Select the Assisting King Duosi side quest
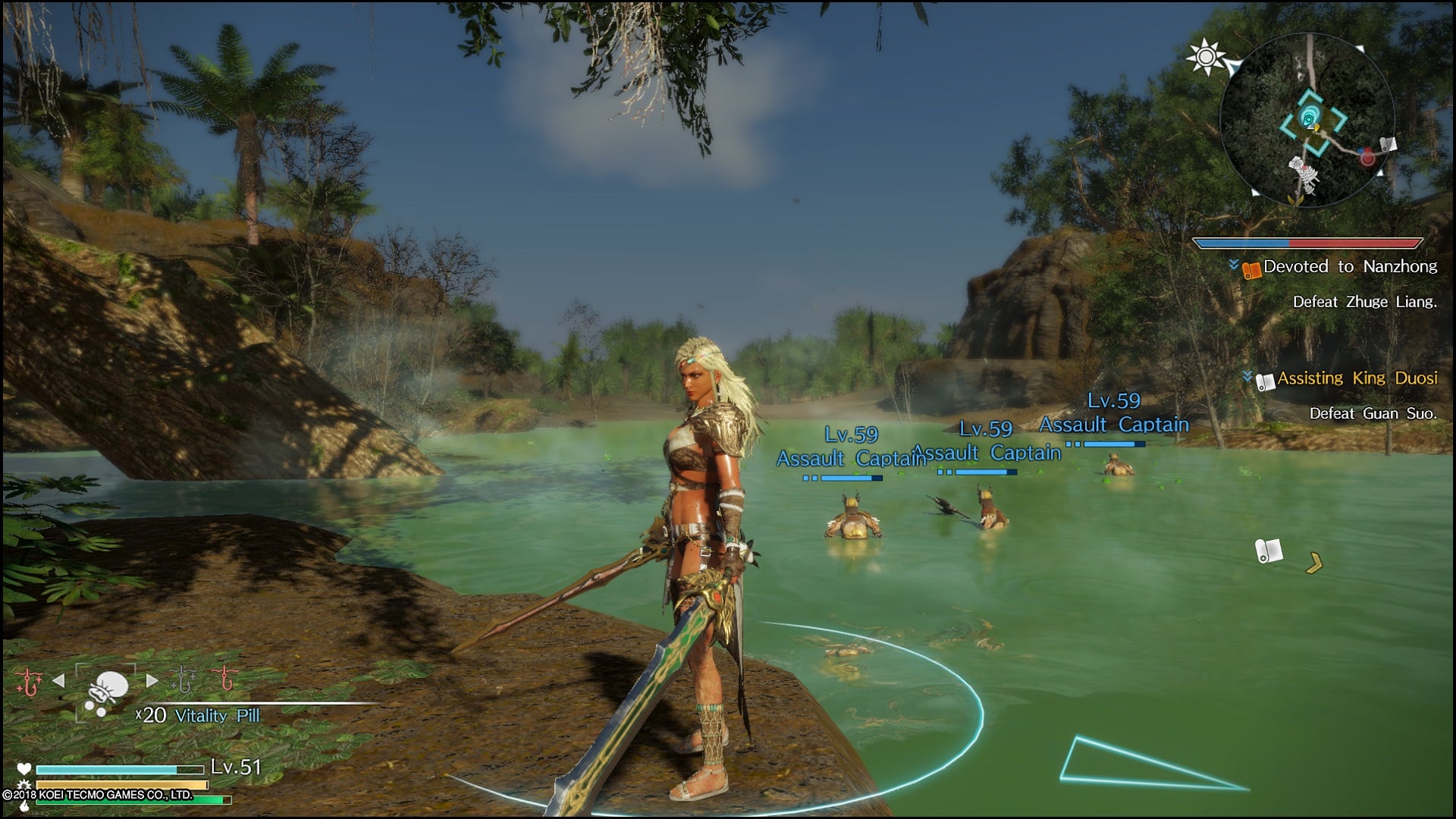The image size is (1456, 819). pos(1357,378)
